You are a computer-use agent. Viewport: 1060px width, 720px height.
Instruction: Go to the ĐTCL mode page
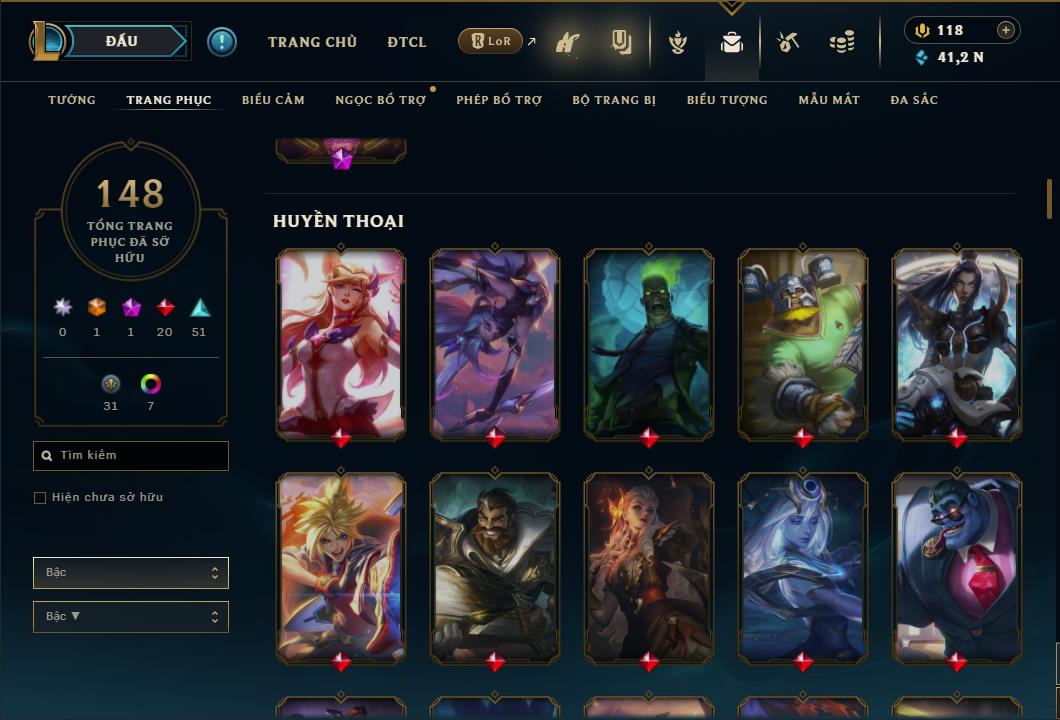pos(406,42)
